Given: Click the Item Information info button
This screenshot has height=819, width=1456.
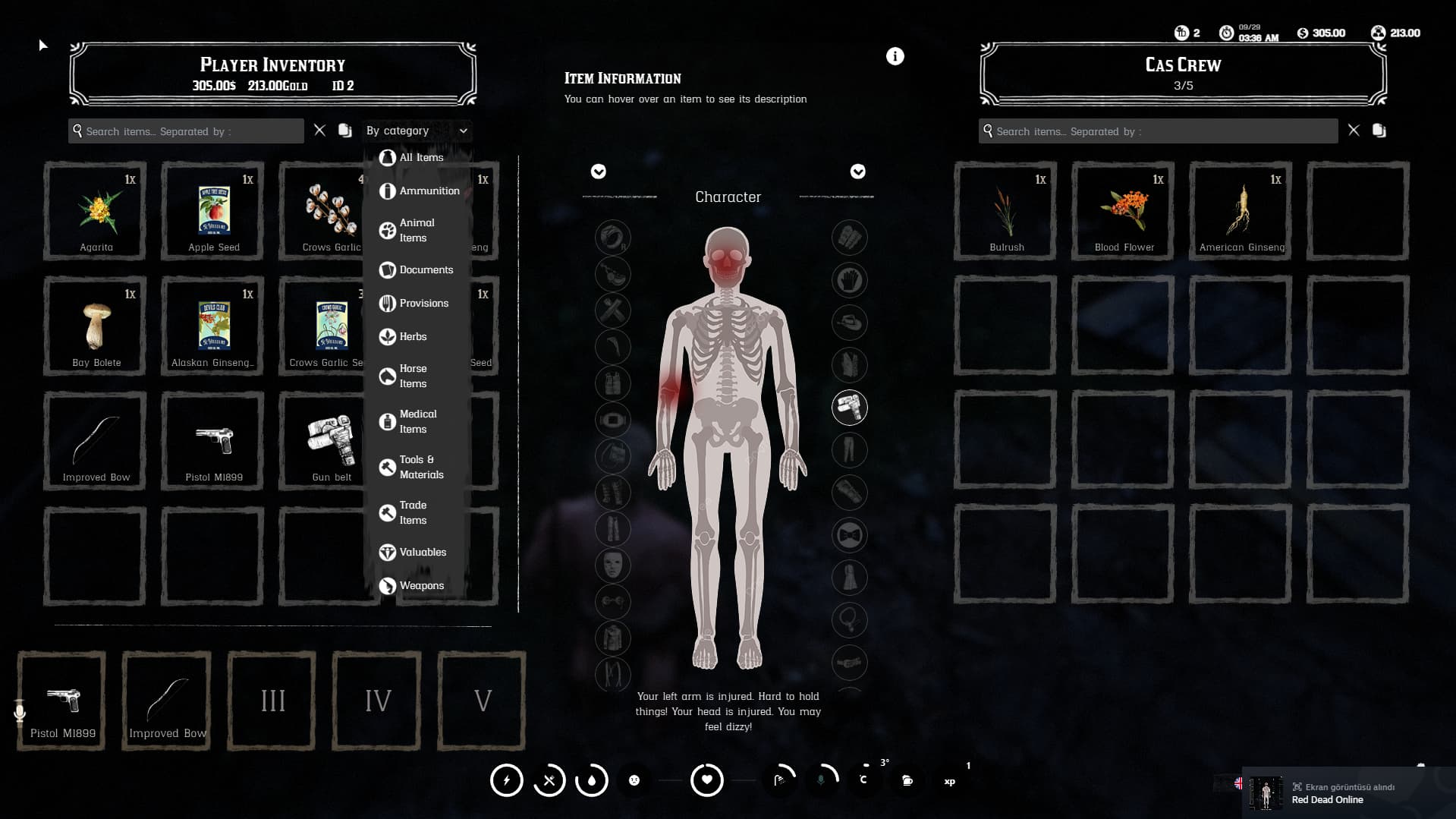Looking at the screenshot, I should (x=895, y=55).
